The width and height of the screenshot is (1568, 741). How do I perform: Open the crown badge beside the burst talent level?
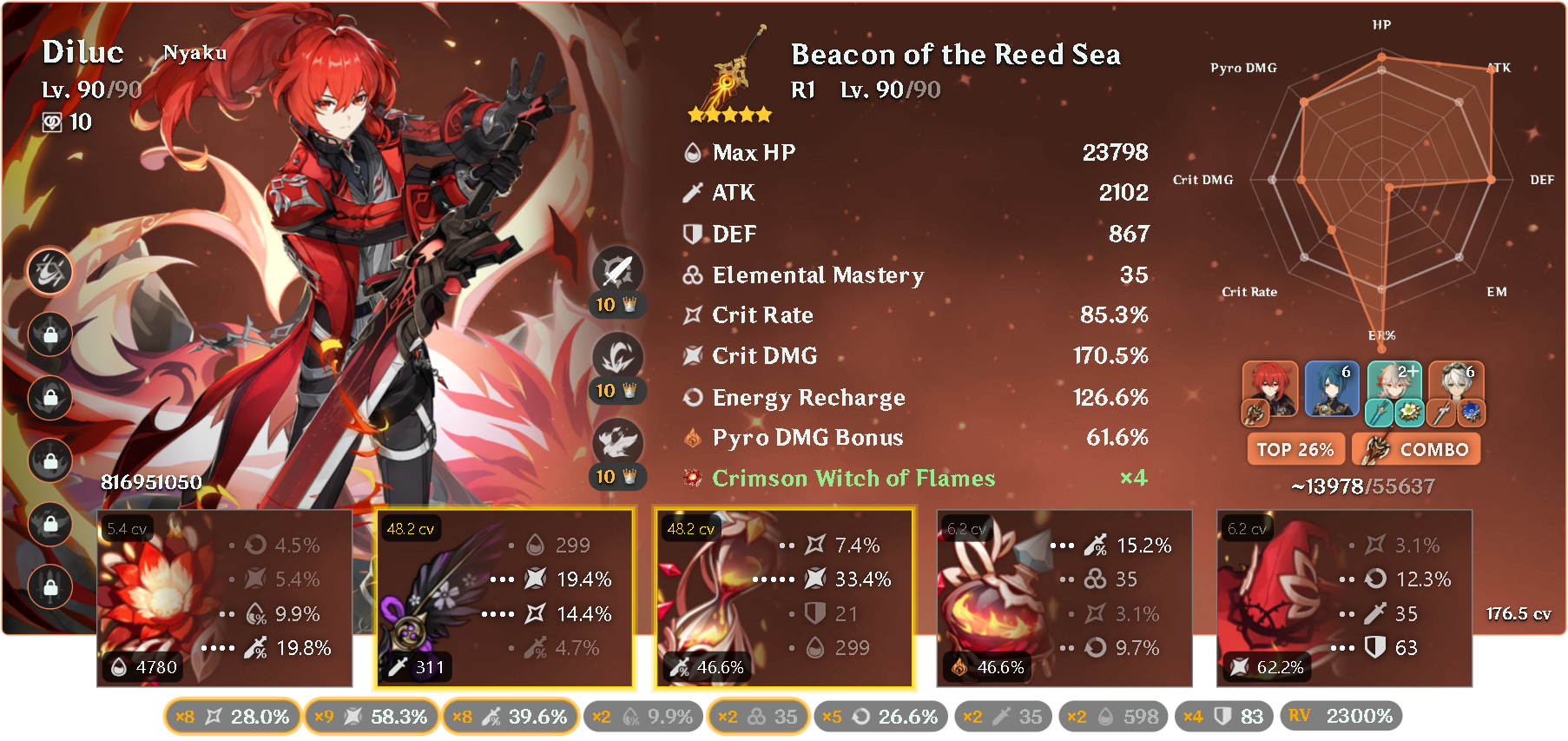pos(631,476)
